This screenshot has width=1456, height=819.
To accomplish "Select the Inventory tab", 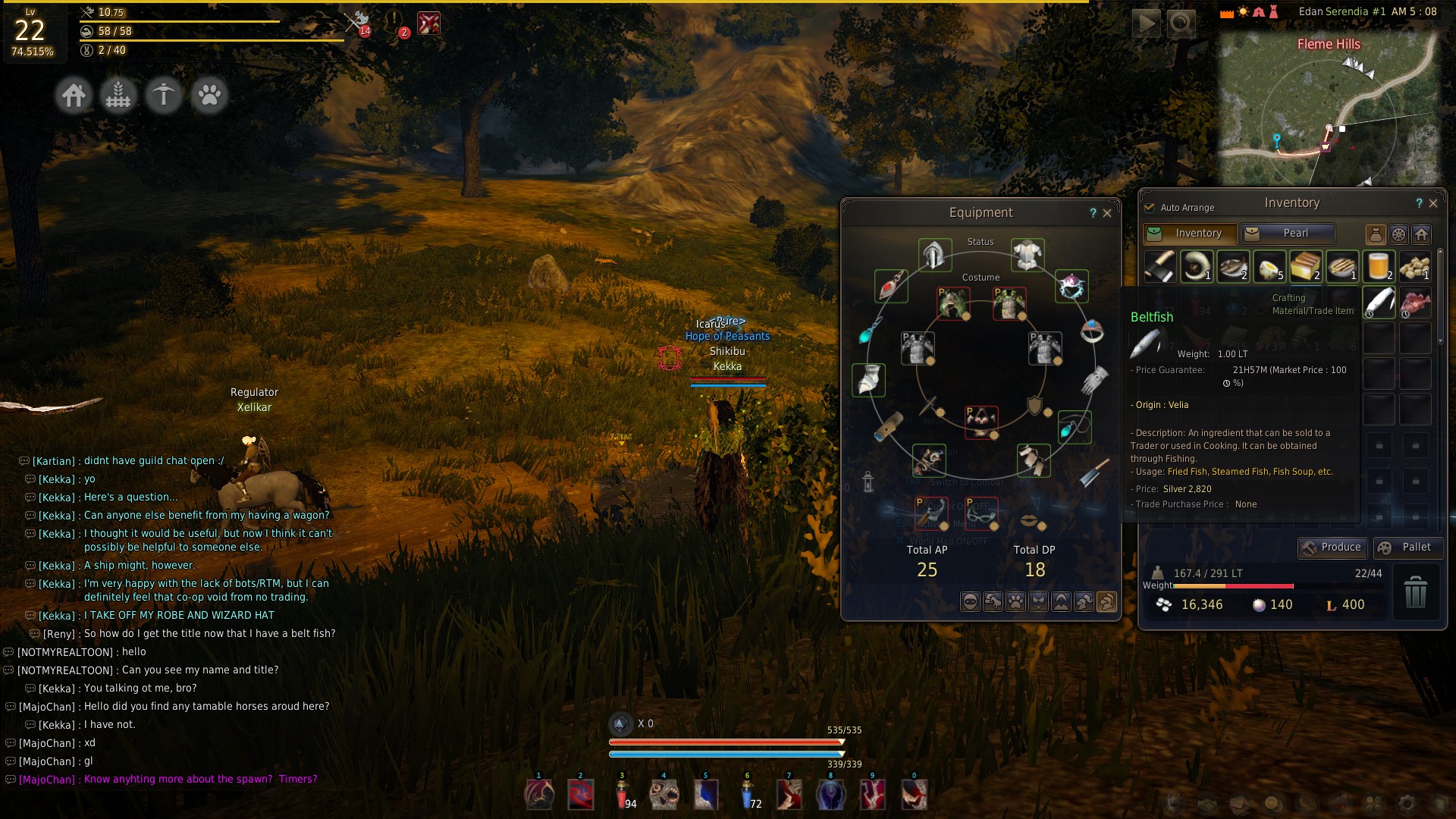I will pos(1190,234).
